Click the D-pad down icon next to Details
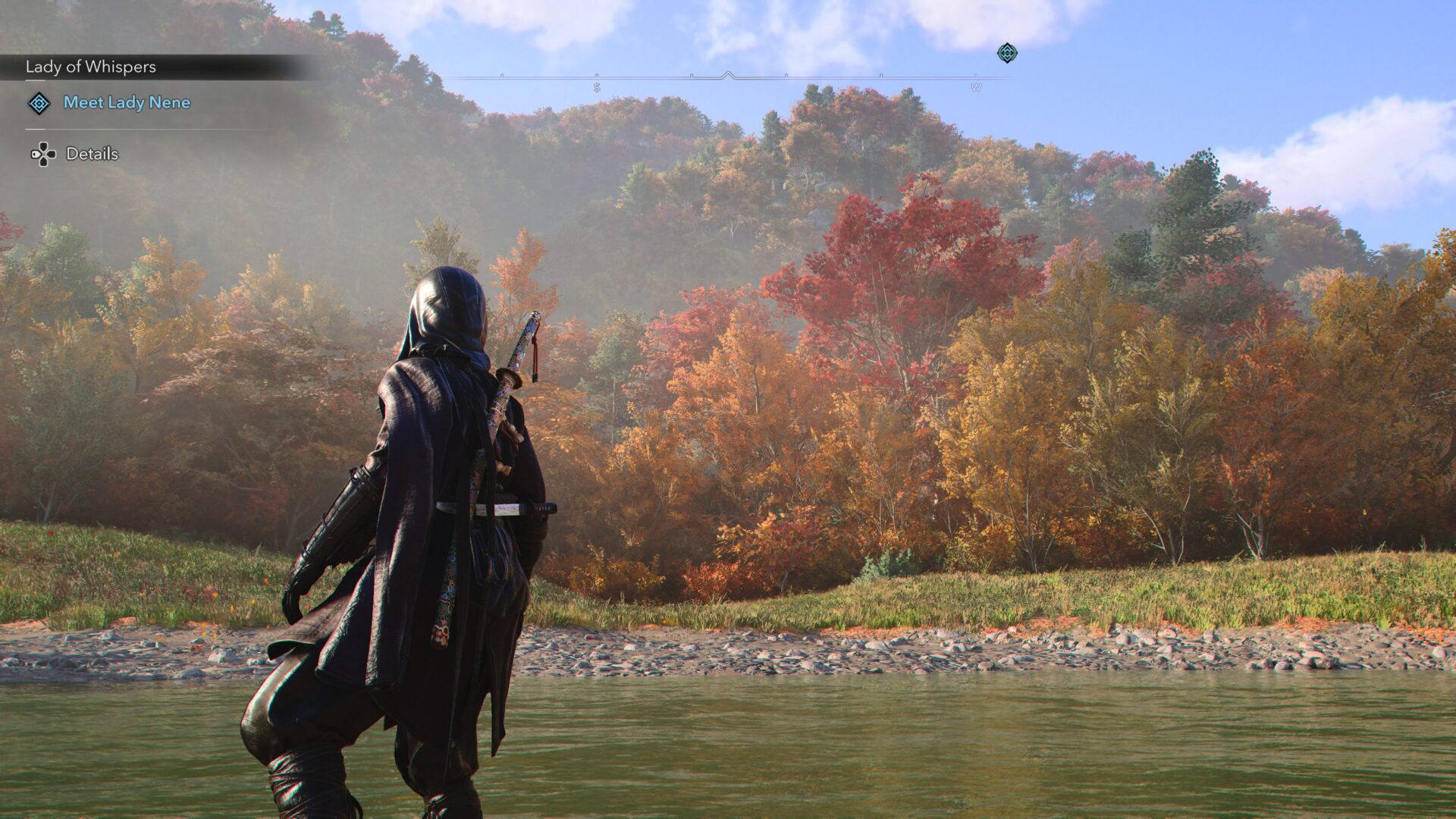Screen dimensions: 1456x819 click(x=42, y=154)
